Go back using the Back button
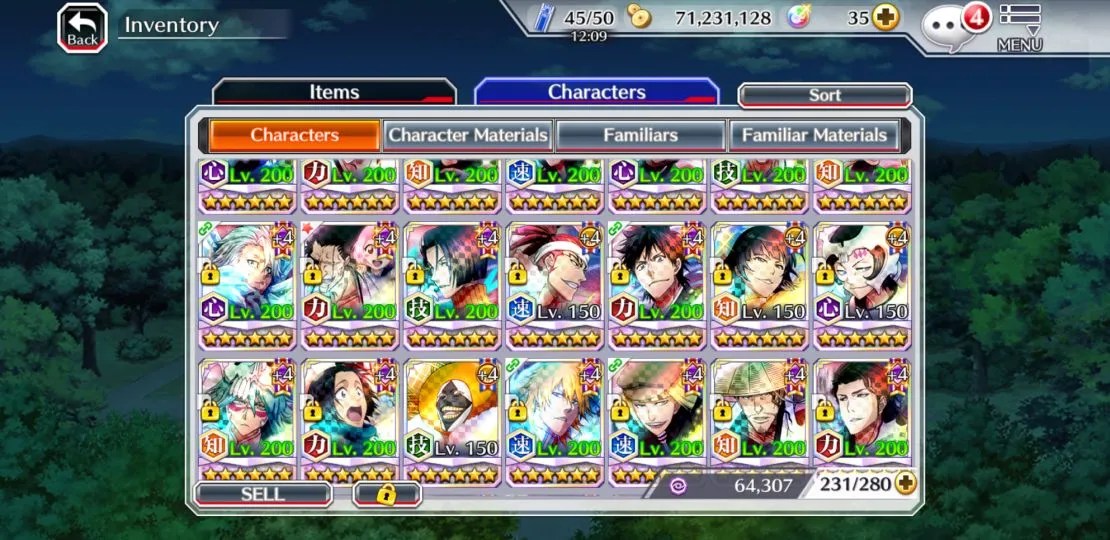 click(x=83, y=27)
